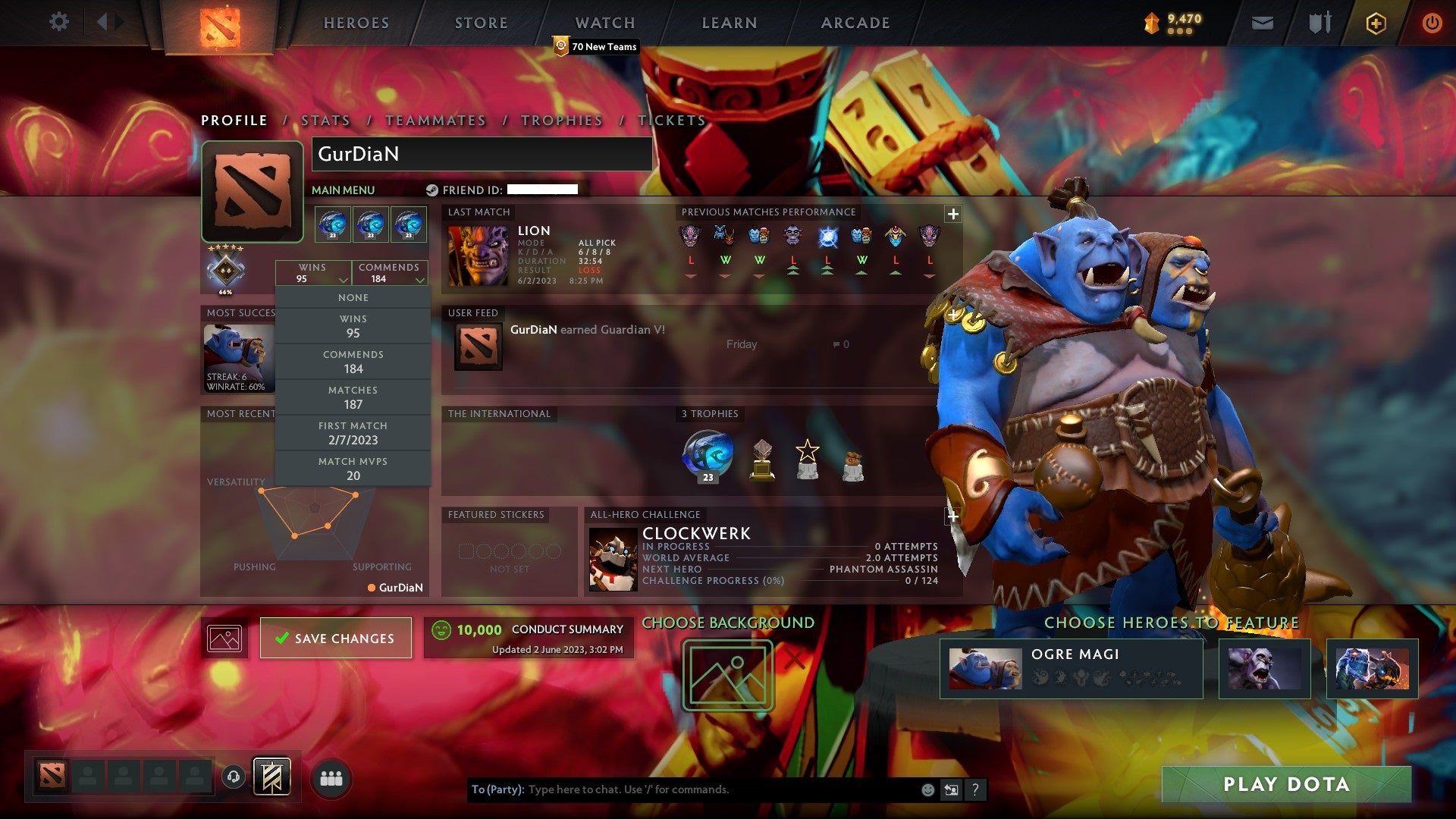Click the chat wheel icon next to chat input
Viewport: 1456px width, 819px height.
click(952, 789)
